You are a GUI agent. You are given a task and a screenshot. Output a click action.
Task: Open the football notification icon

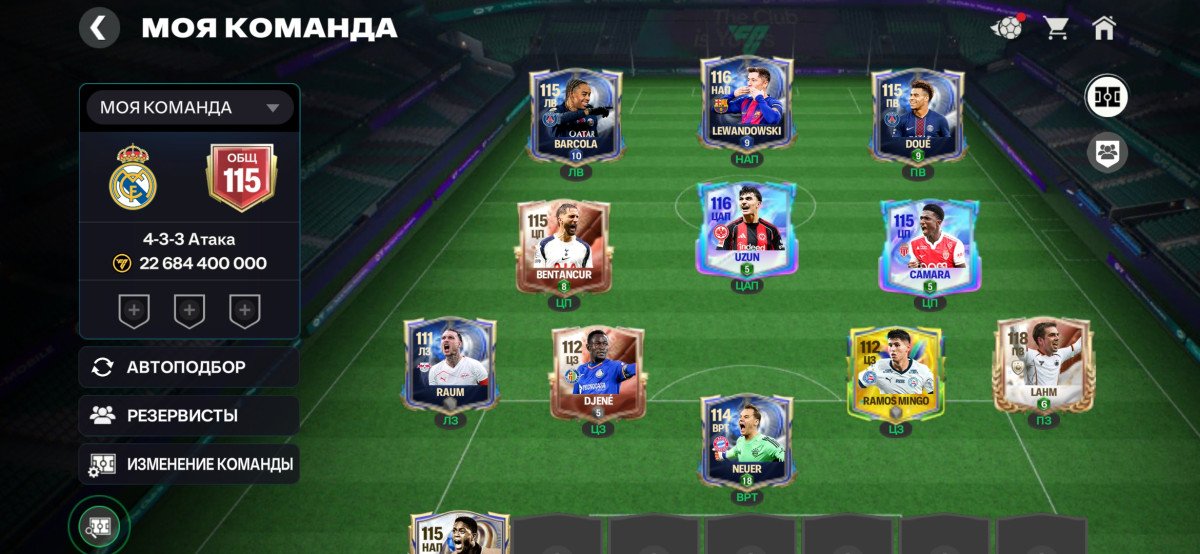[x=1006, y=28]
